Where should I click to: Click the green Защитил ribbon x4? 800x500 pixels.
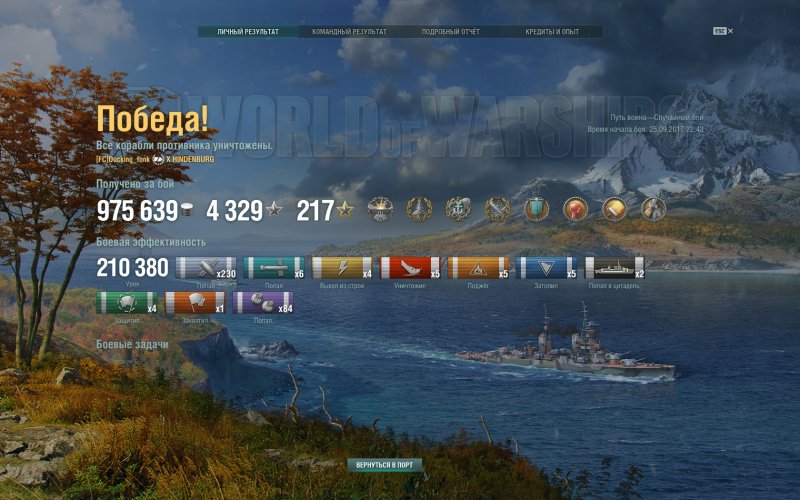click(127, 303)
